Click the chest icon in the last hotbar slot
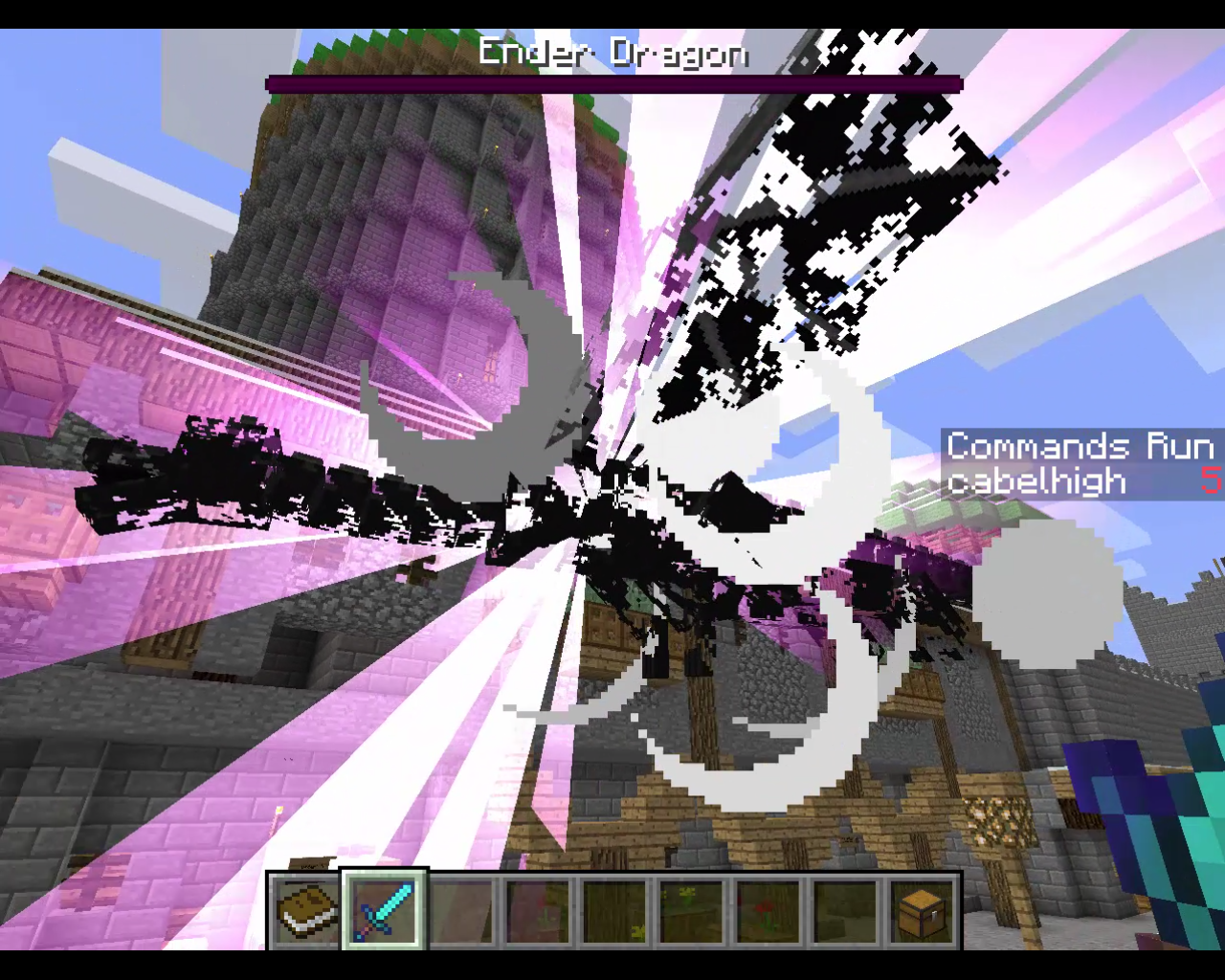Image resolution: width=1225 pixels, height=980 pixels. pyautogui.click(x=920, y=914)
